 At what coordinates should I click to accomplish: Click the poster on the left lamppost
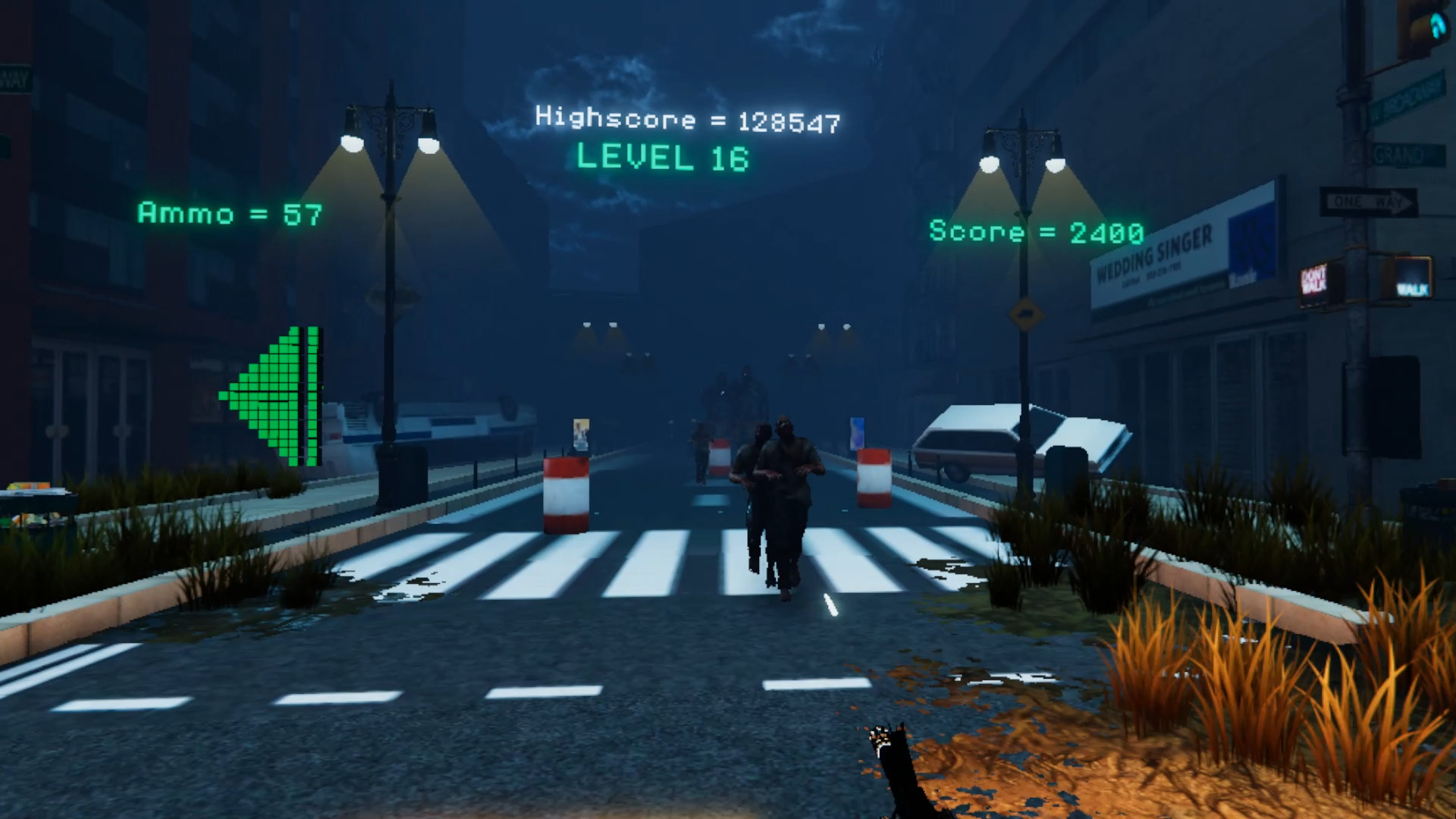[580, 432]
